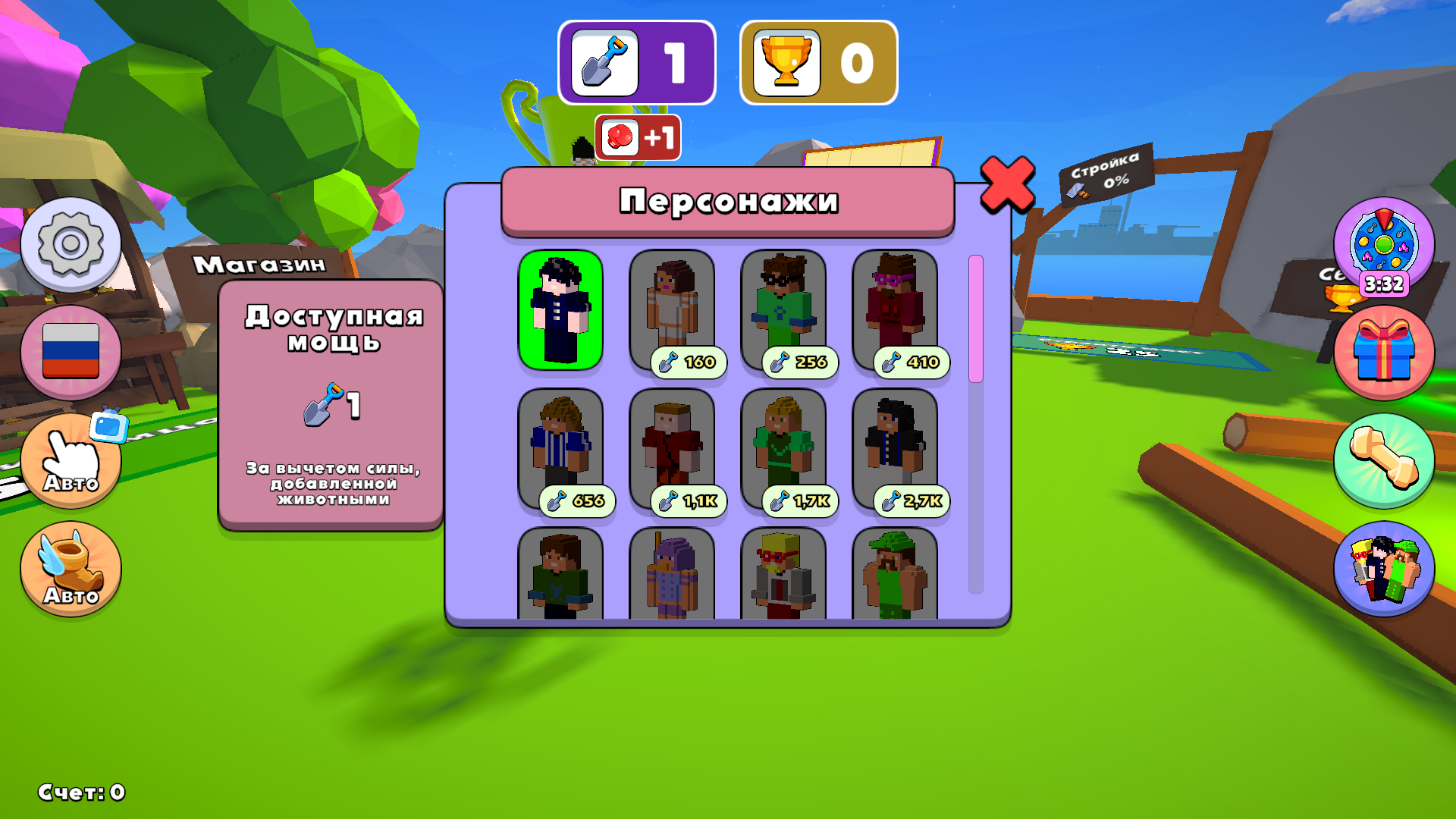Choose the character costing 160 power
The height and width of the screenshot is (819, 1456).
pos(672,309)
